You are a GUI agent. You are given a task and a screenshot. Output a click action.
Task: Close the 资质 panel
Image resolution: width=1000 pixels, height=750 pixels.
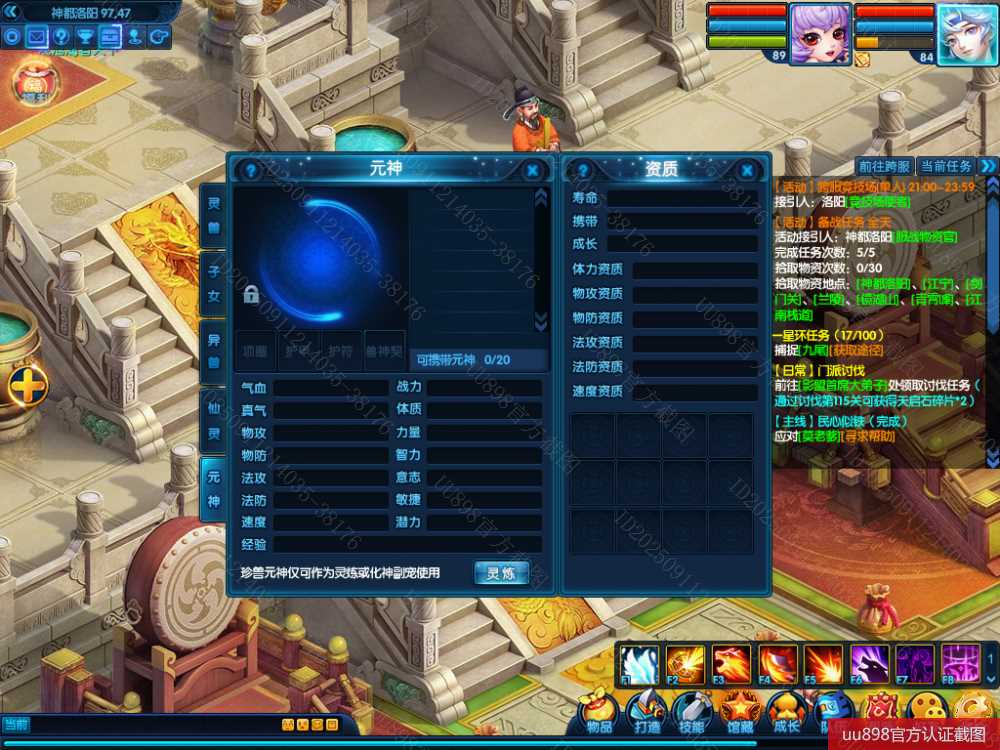(746, 170)
